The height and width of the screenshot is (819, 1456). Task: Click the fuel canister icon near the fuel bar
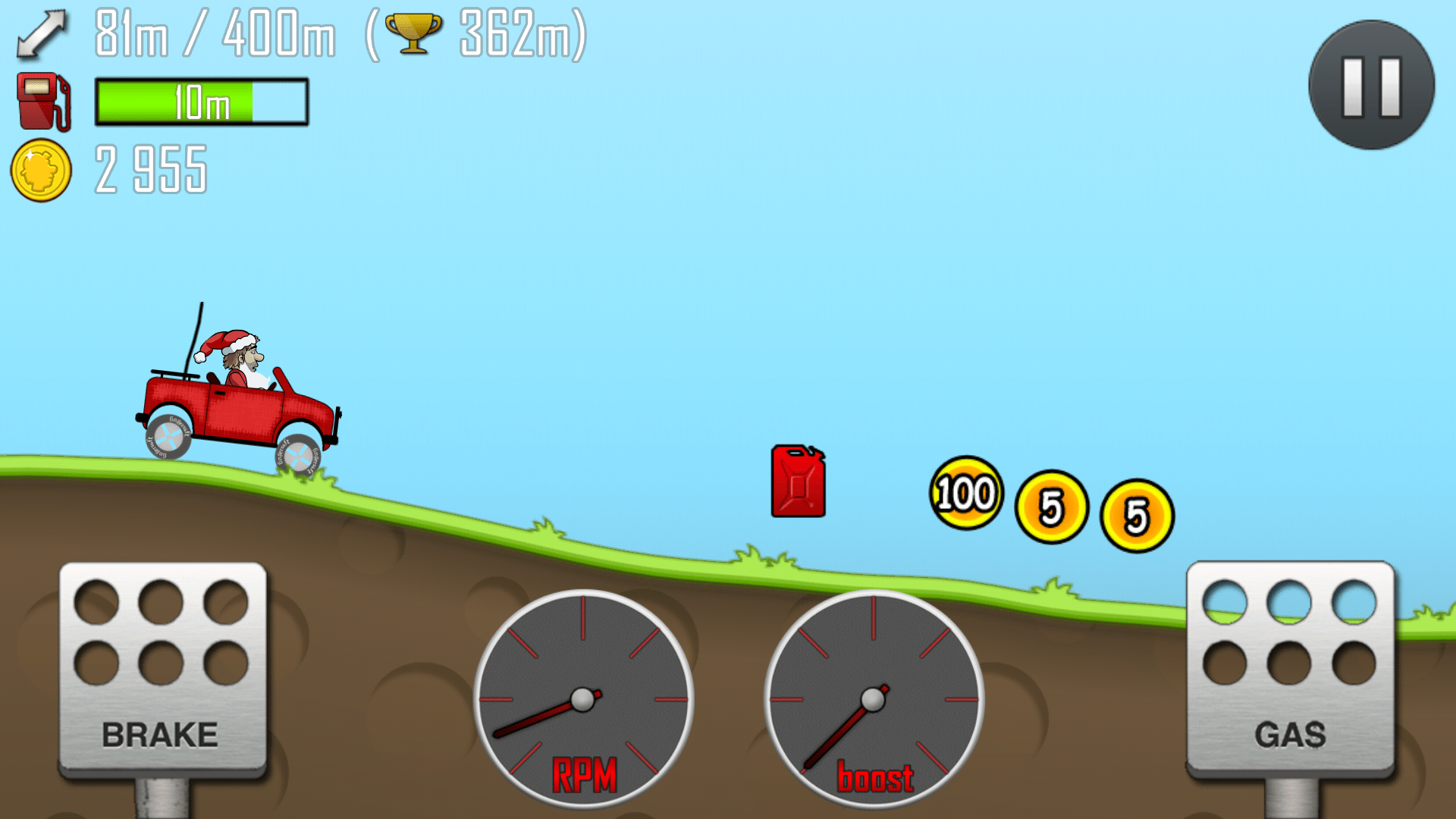[x=42, y=99]
